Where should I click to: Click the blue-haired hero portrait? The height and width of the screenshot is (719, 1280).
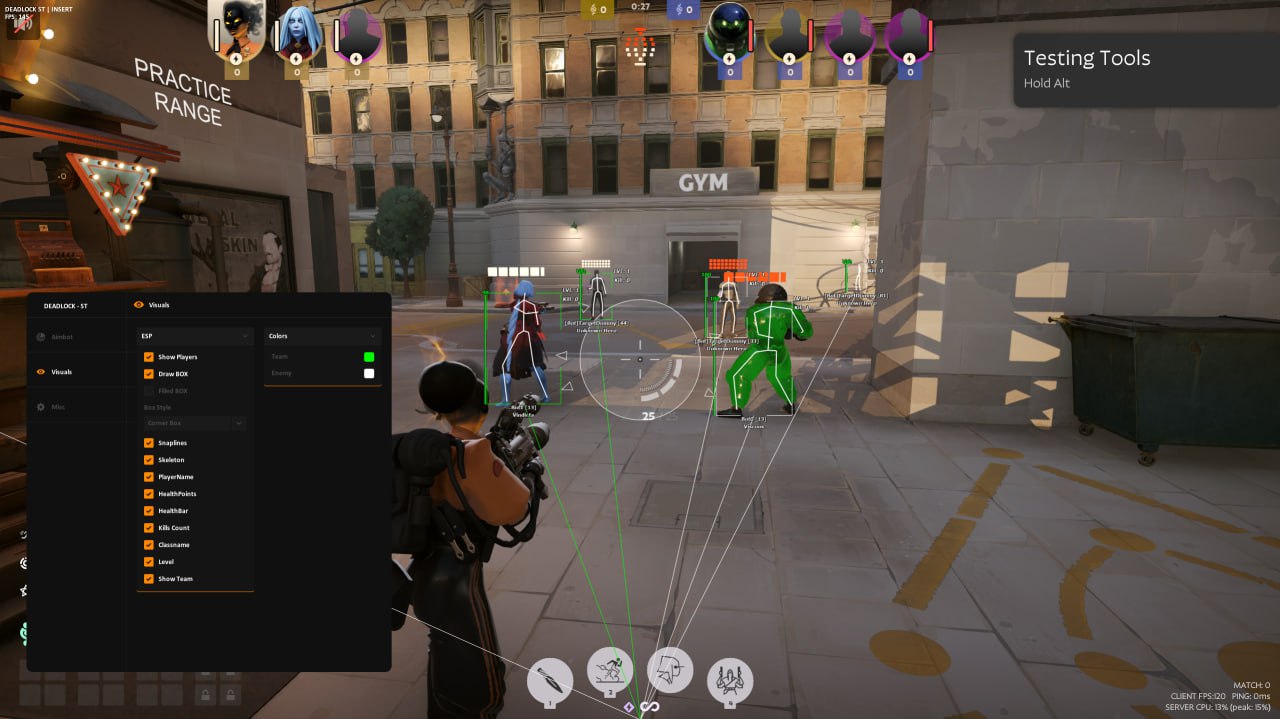coord(295,34)
